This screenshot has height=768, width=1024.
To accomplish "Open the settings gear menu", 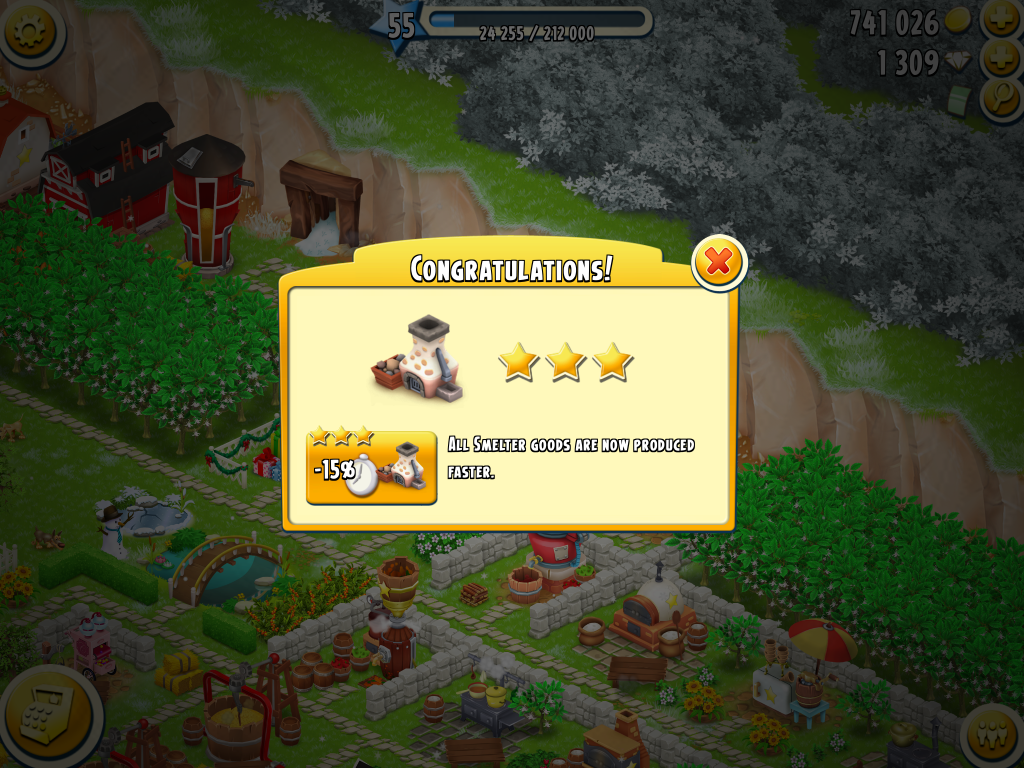I will 29,32.
